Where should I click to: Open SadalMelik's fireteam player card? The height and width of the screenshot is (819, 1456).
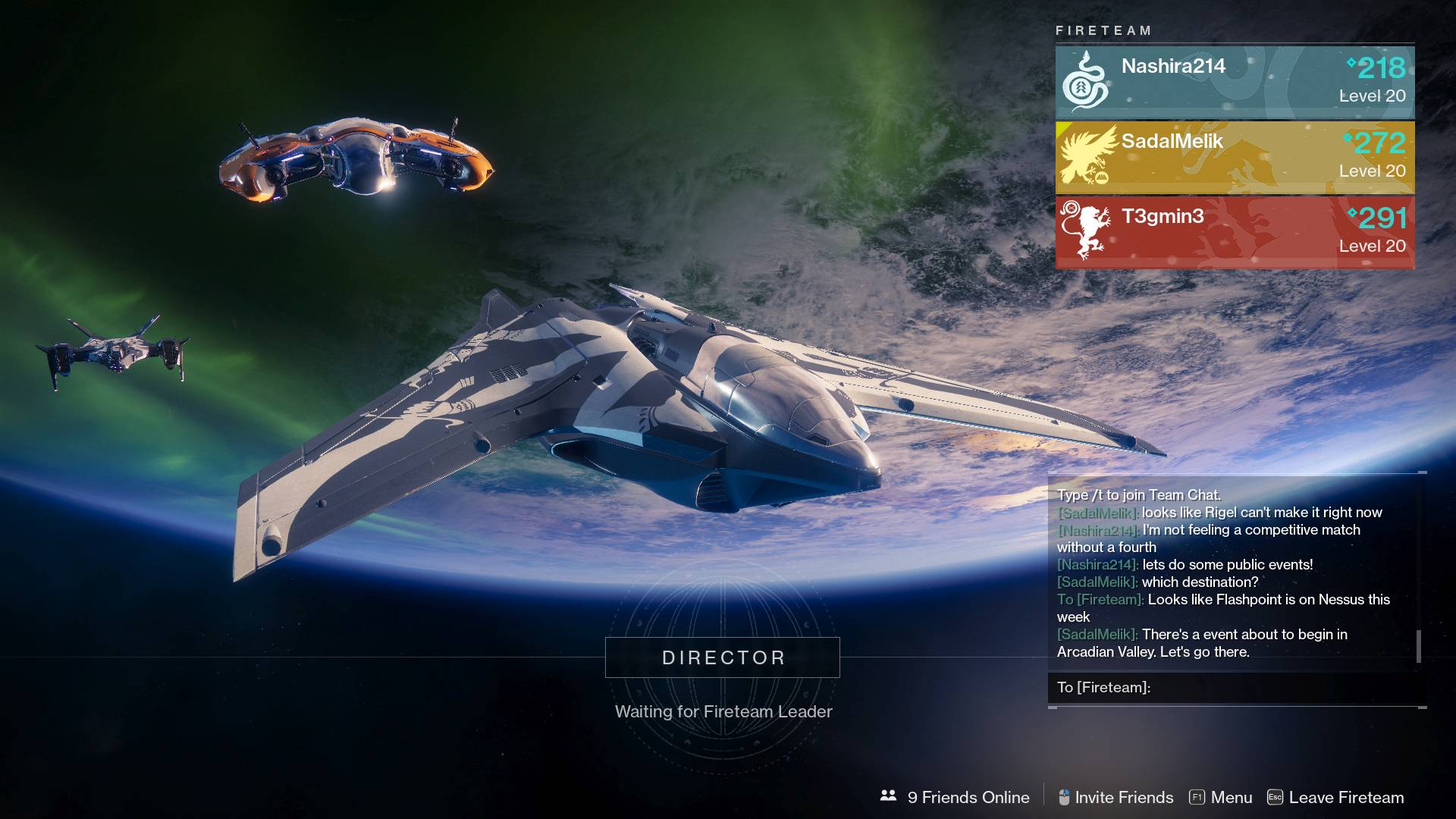pos(1235,157)
